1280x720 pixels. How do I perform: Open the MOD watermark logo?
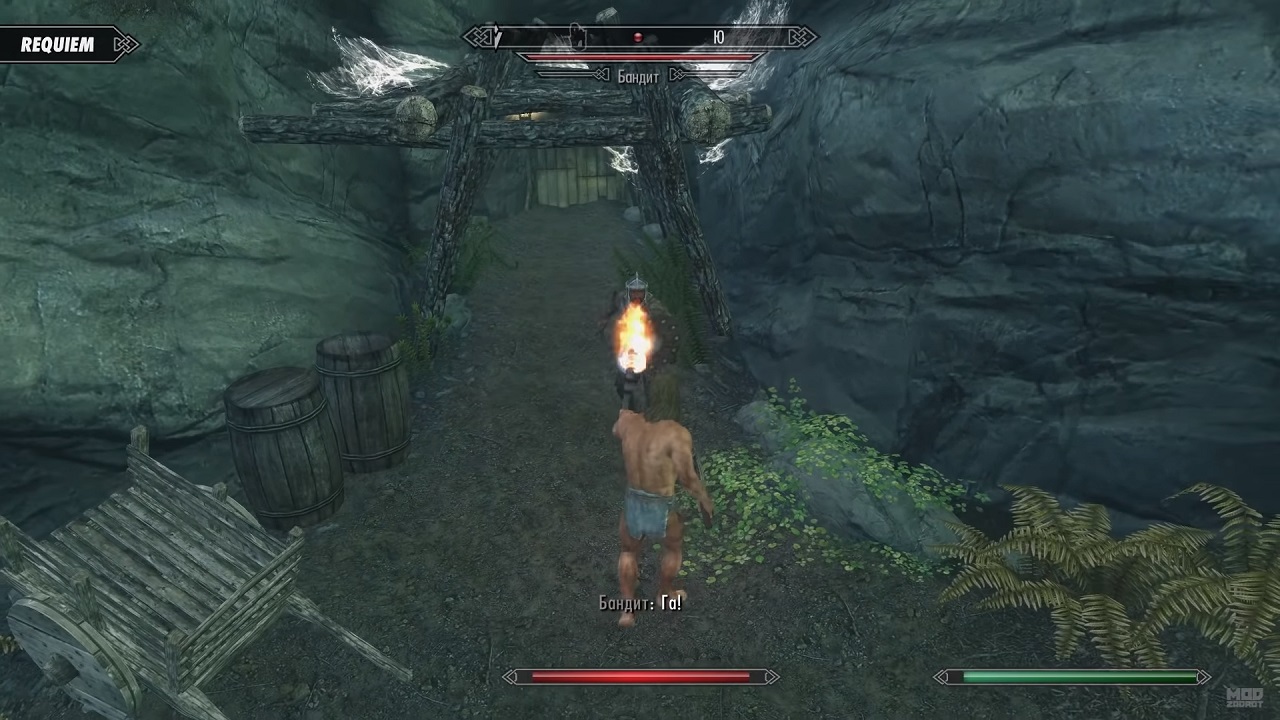coord(1244,698)
